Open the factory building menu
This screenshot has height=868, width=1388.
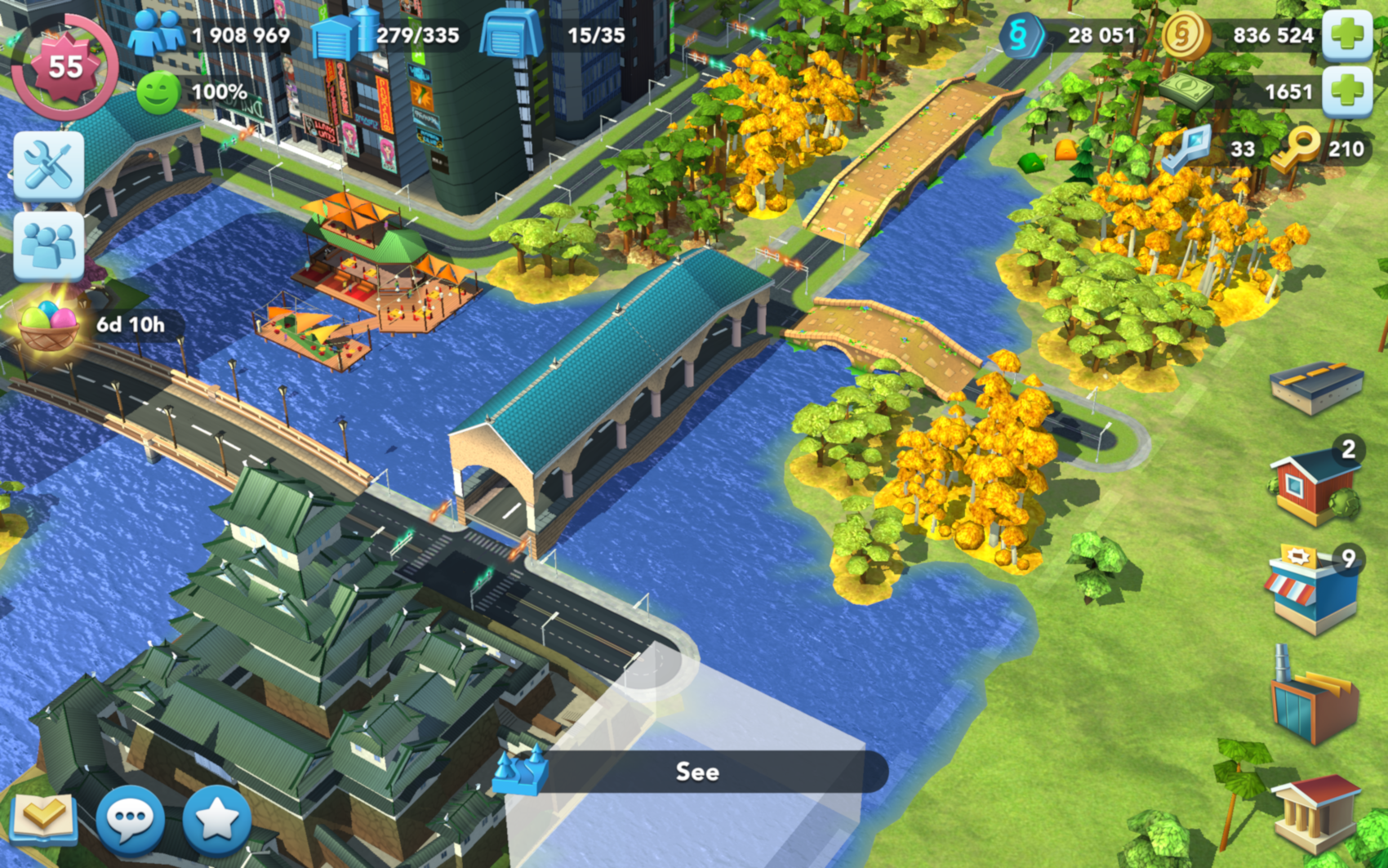[1312, 698]
